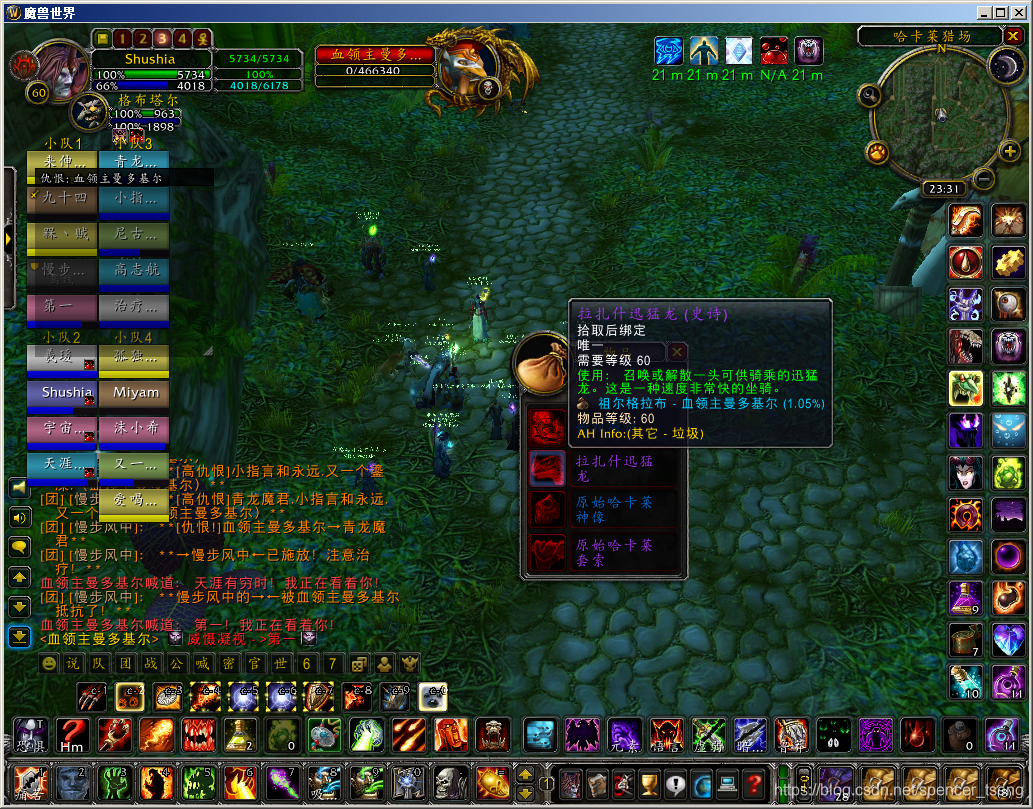
Task: Take the 原始哈卡莱神像 loot item
Action: point(546,509)
